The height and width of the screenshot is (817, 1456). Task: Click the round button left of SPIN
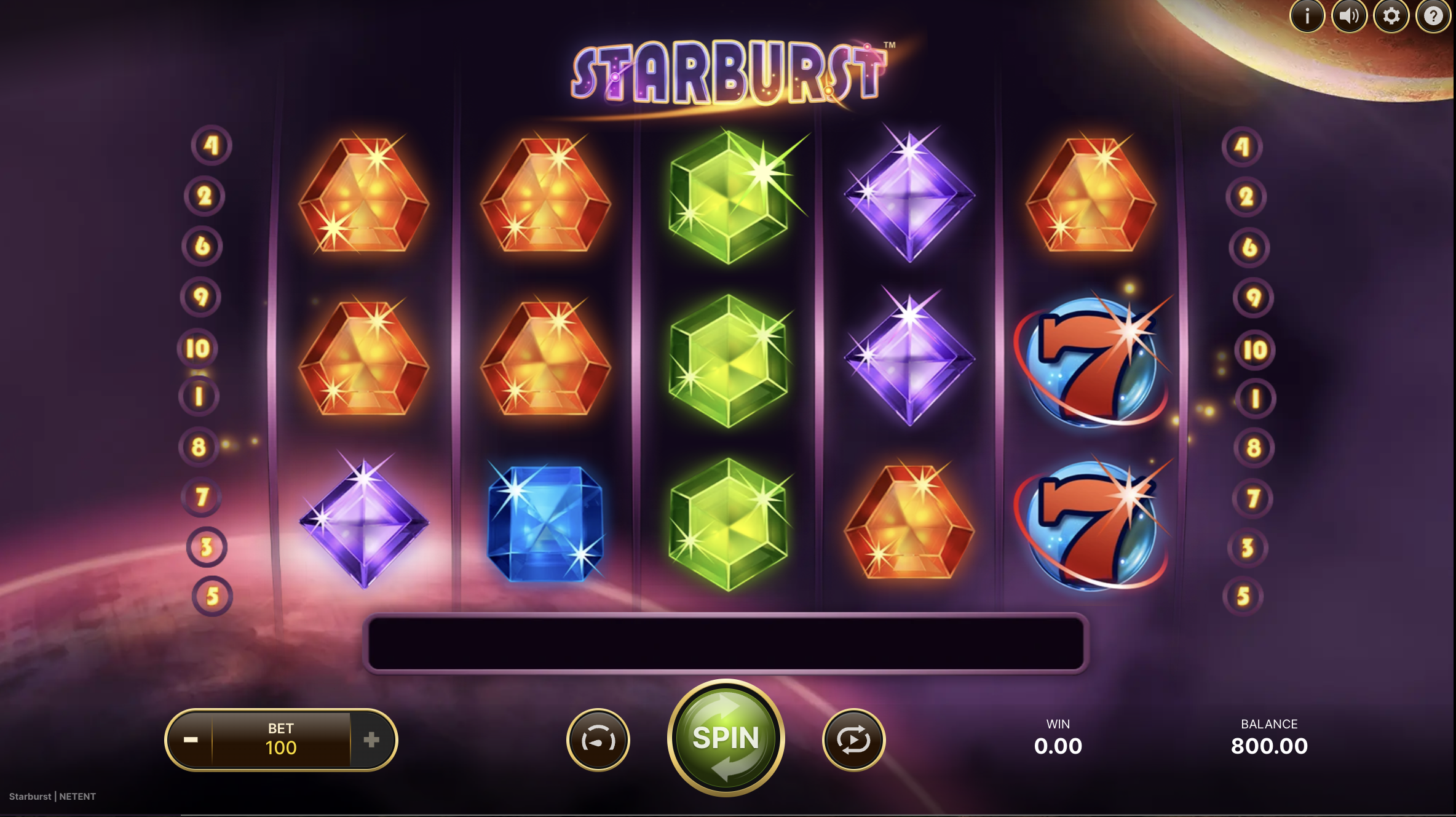coord(598,739)
